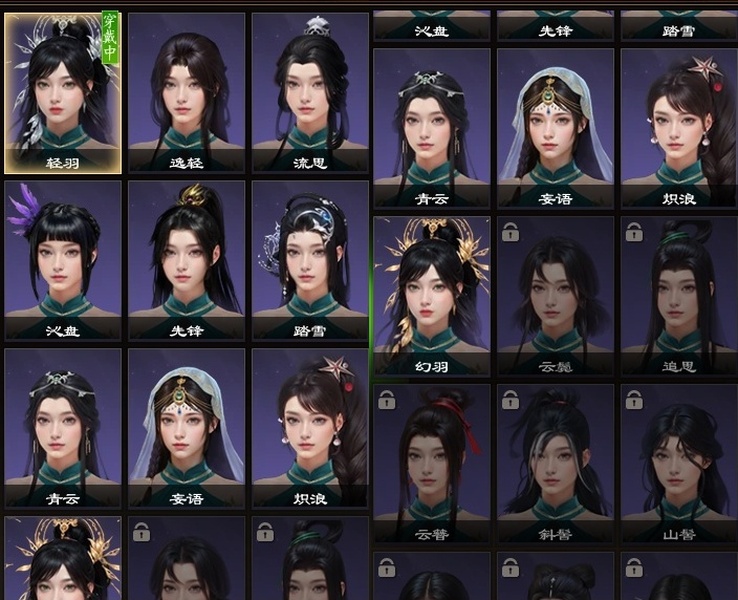Pick the 流思 hairstyle with silver crown

pyautogui.click(x=310, y=92)
